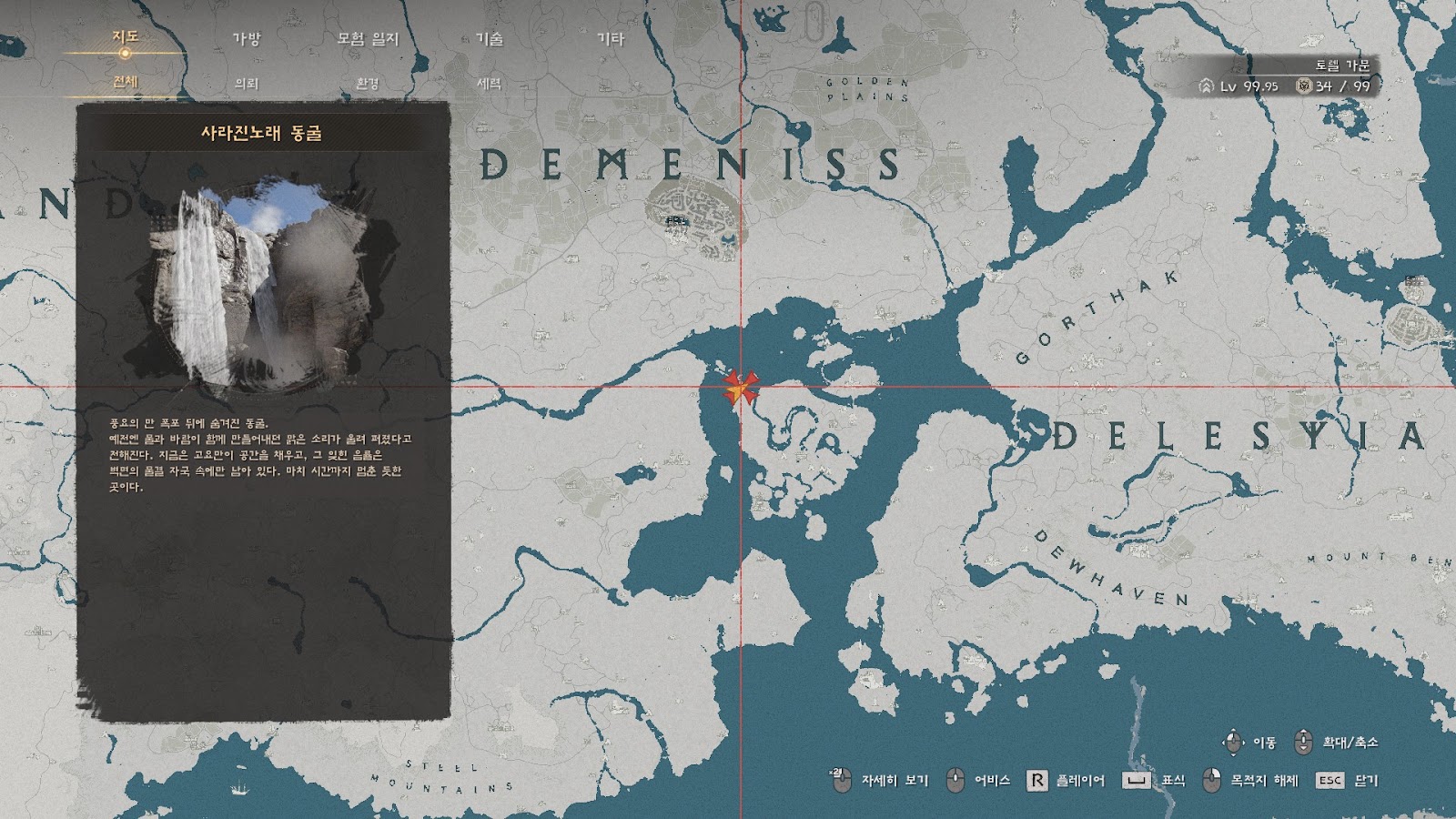Viewport: 1456px width, 819px height.
Task: Go to the 기술 (Skills) tab
Action: pyautogui.click(x=490, y=38)
